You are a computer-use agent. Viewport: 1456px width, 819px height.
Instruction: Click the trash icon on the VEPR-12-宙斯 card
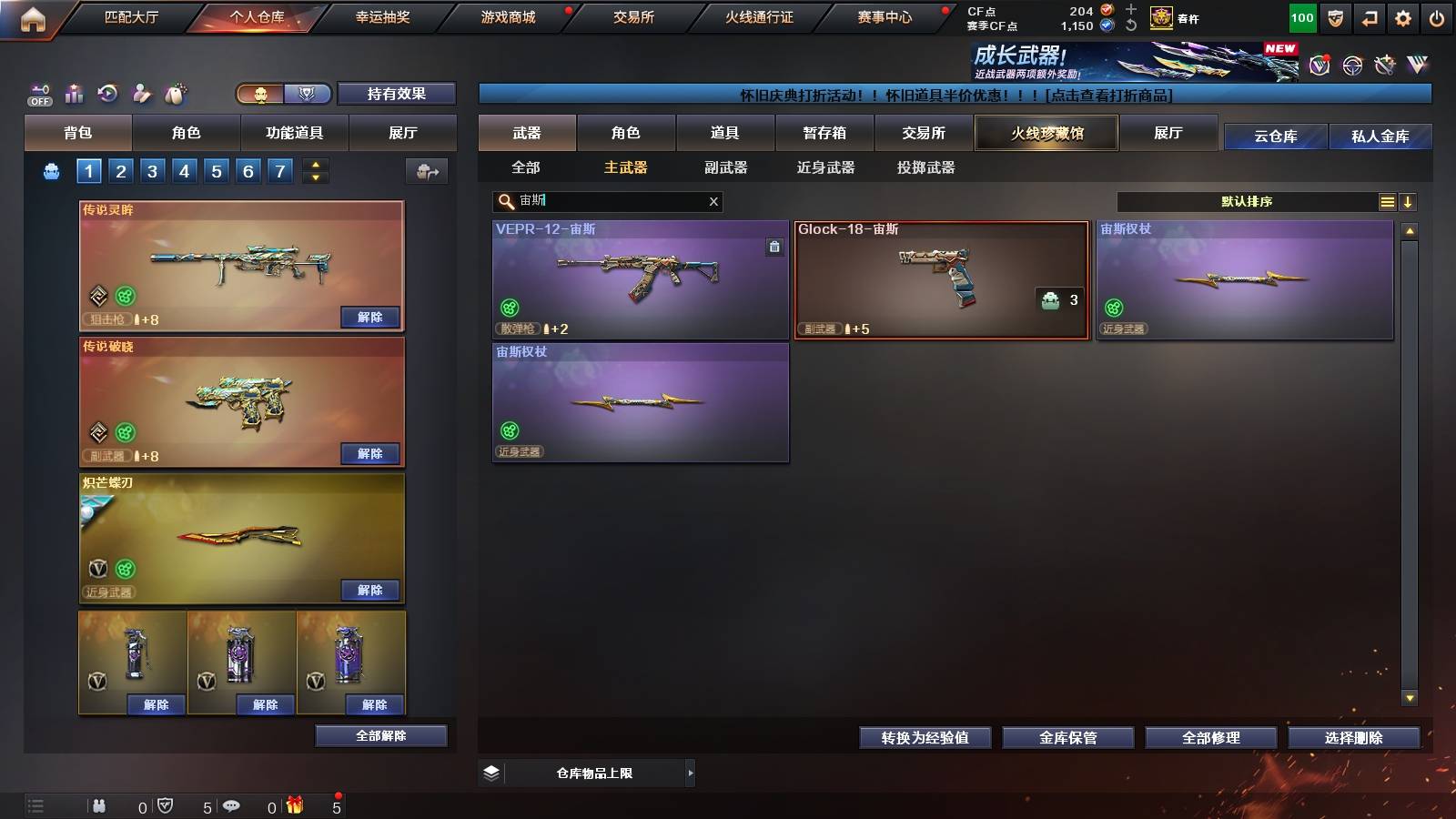[775, 246]
